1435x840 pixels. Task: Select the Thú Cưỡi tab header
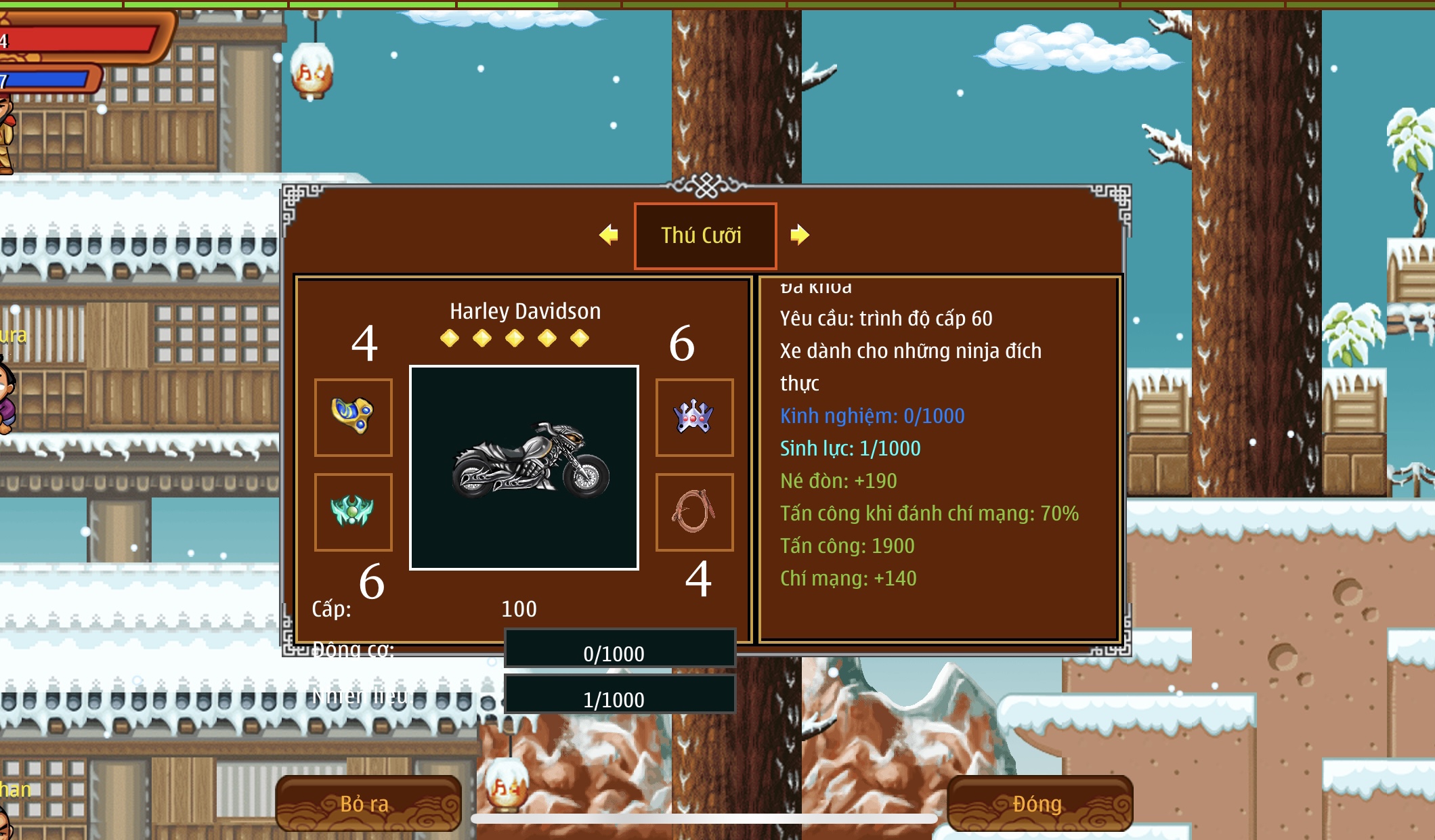(704, 236)
